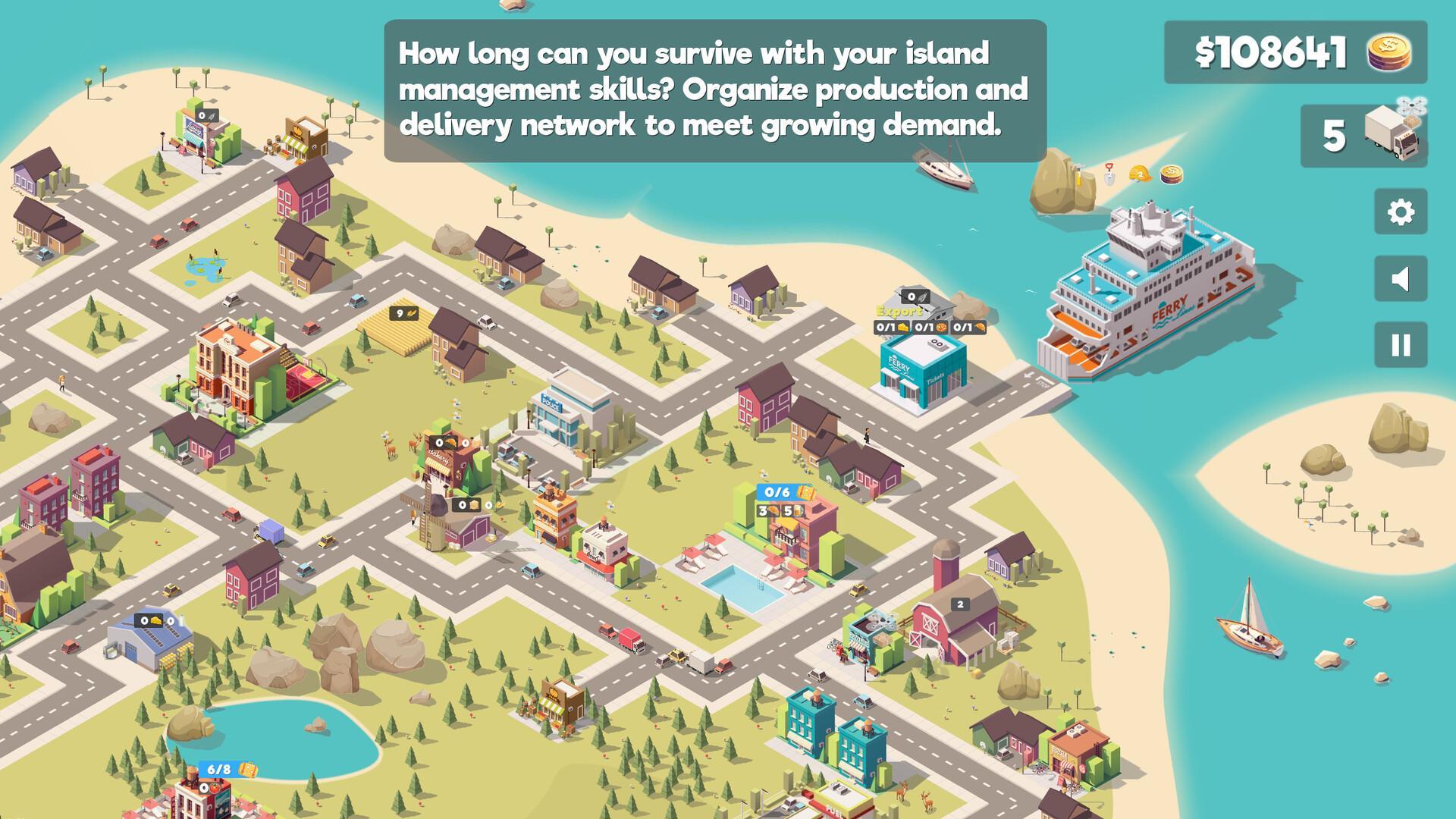Image resolution: width=1456 pixels, height=819 pixels.
Task: Click the pizza 0/1 export badge
Action: (x=930, y=328)
